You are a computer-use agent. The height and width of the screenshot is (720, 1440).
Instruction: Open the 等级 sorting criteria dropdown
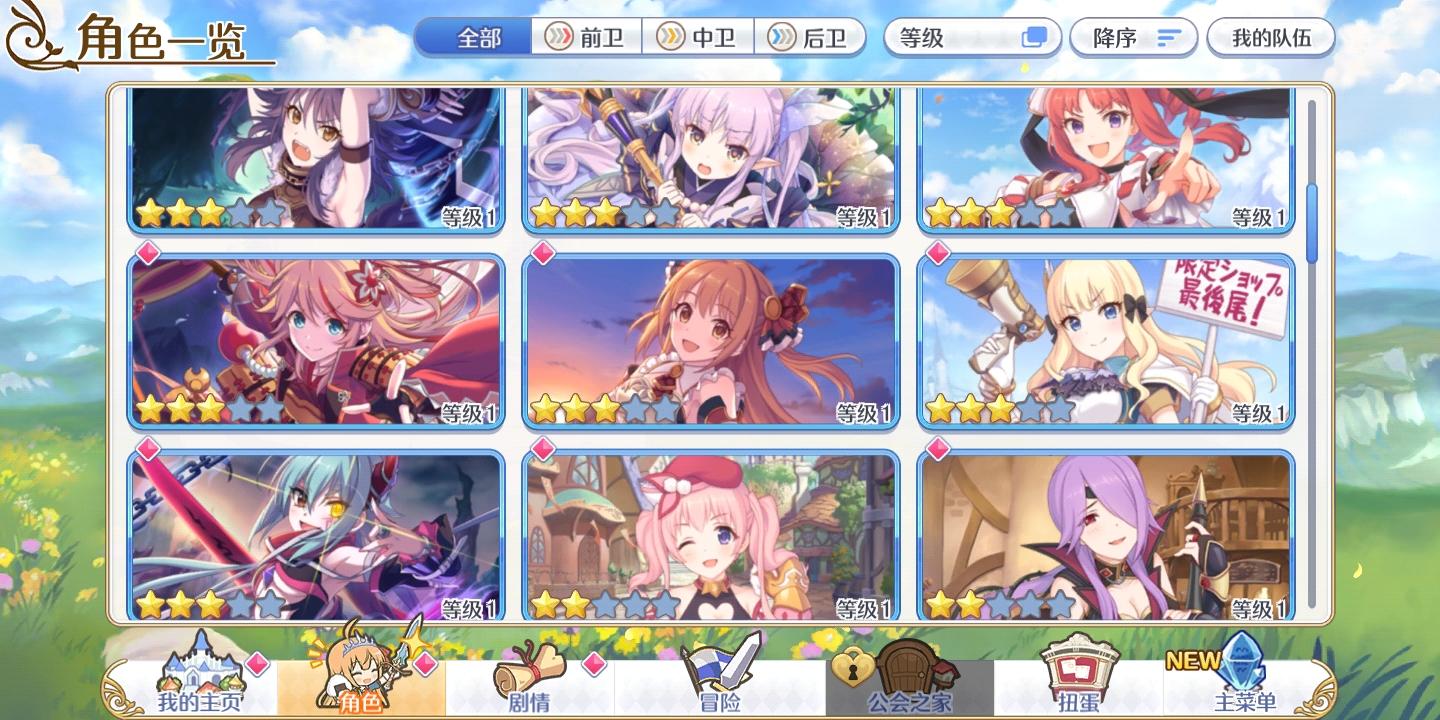coord(960,38)
